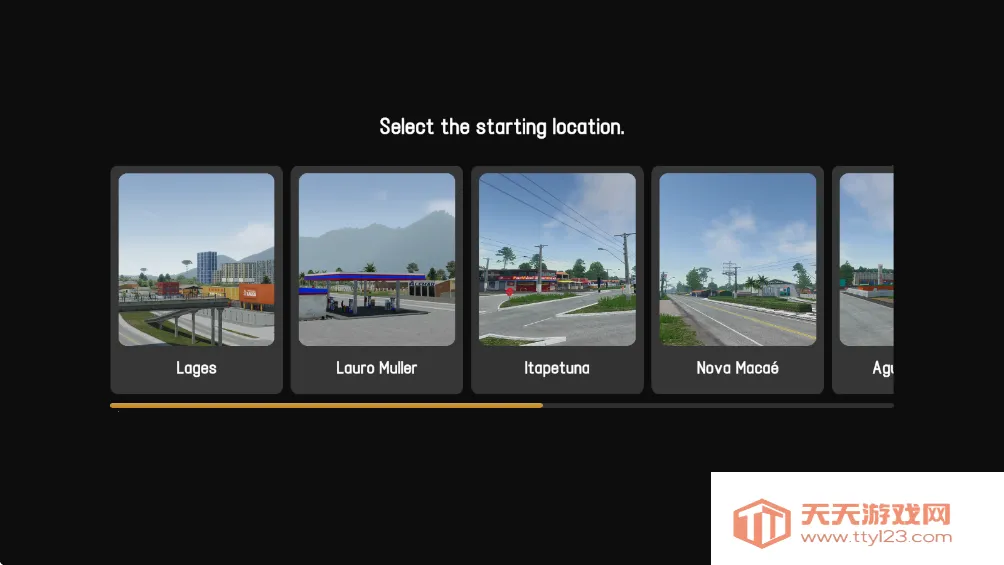Select Lages as starting location

(x=196, y=279)
